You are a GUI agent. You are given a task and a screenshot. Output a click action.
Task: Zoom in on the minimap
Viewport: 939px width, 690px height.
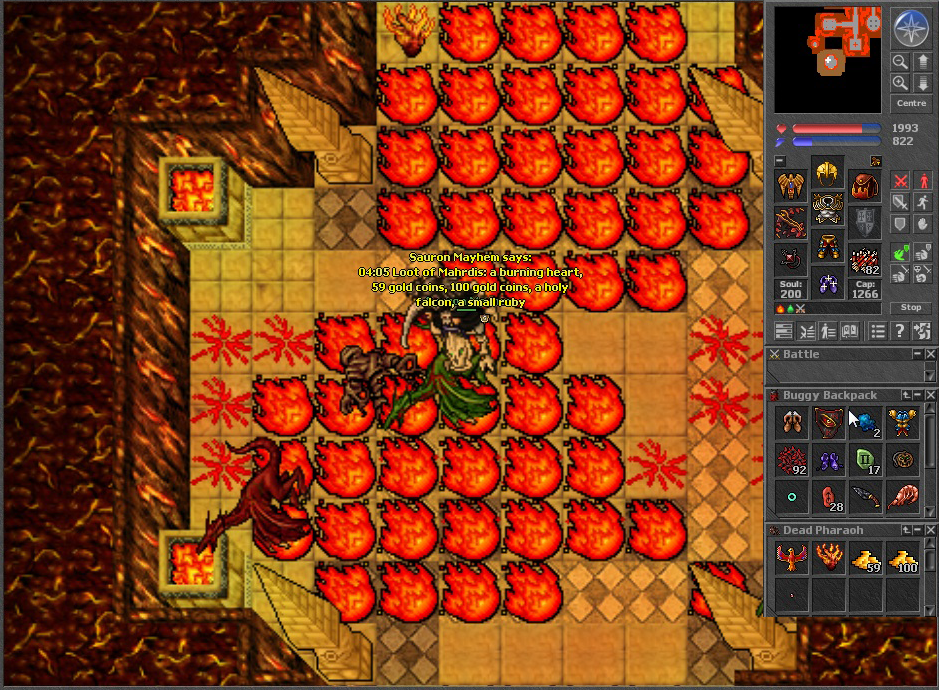coord(900,84)
